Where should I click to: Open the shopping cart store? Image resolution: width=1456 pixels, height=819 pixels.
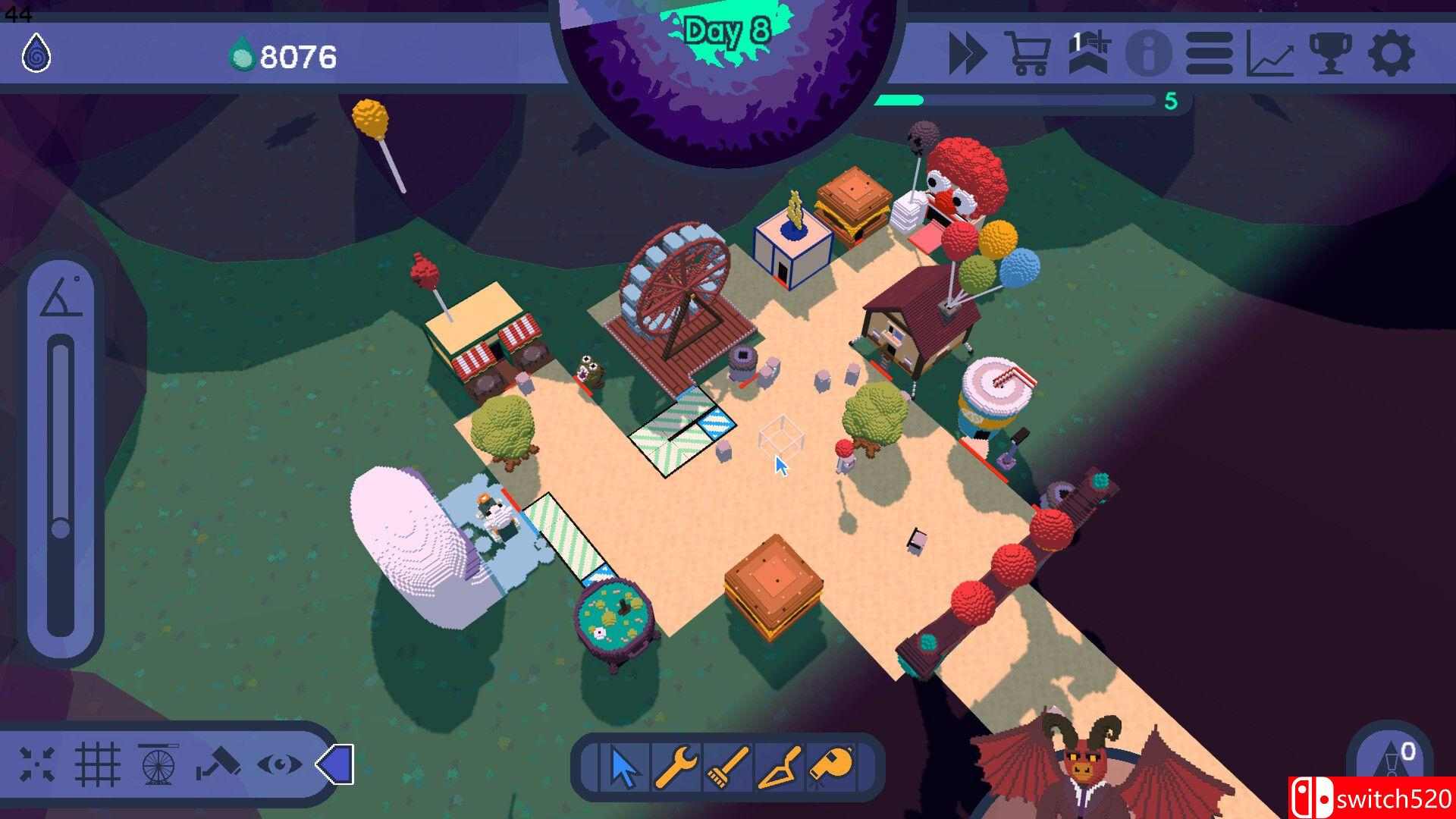pos(1028,53)
